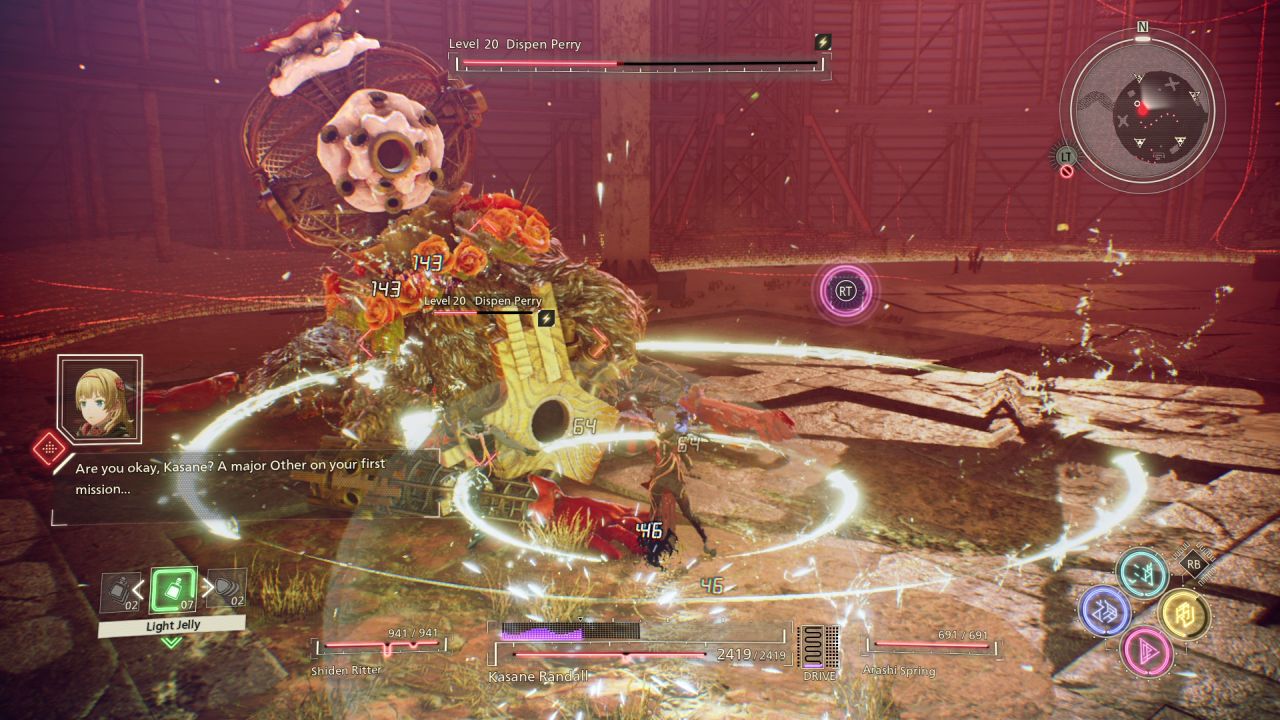Activate the teal SAS ability icon
This screenshot has height=720, width=1280.
(1142, 574)
